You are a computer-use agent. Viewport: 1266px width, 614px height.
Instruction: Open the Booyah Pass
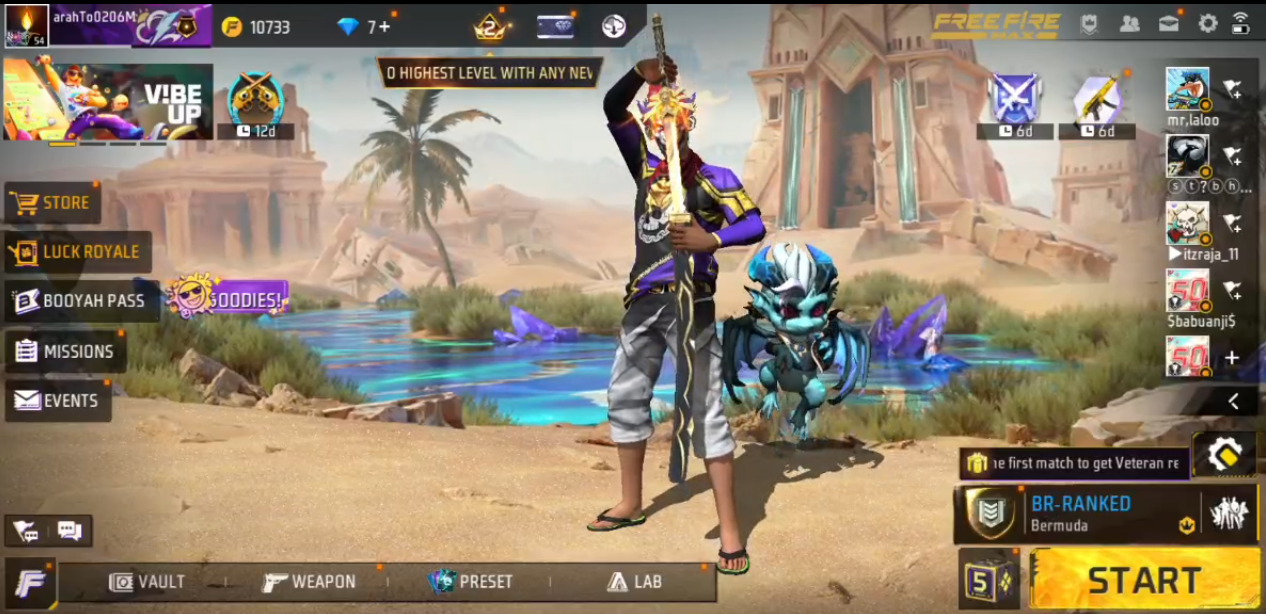(82, 301)
